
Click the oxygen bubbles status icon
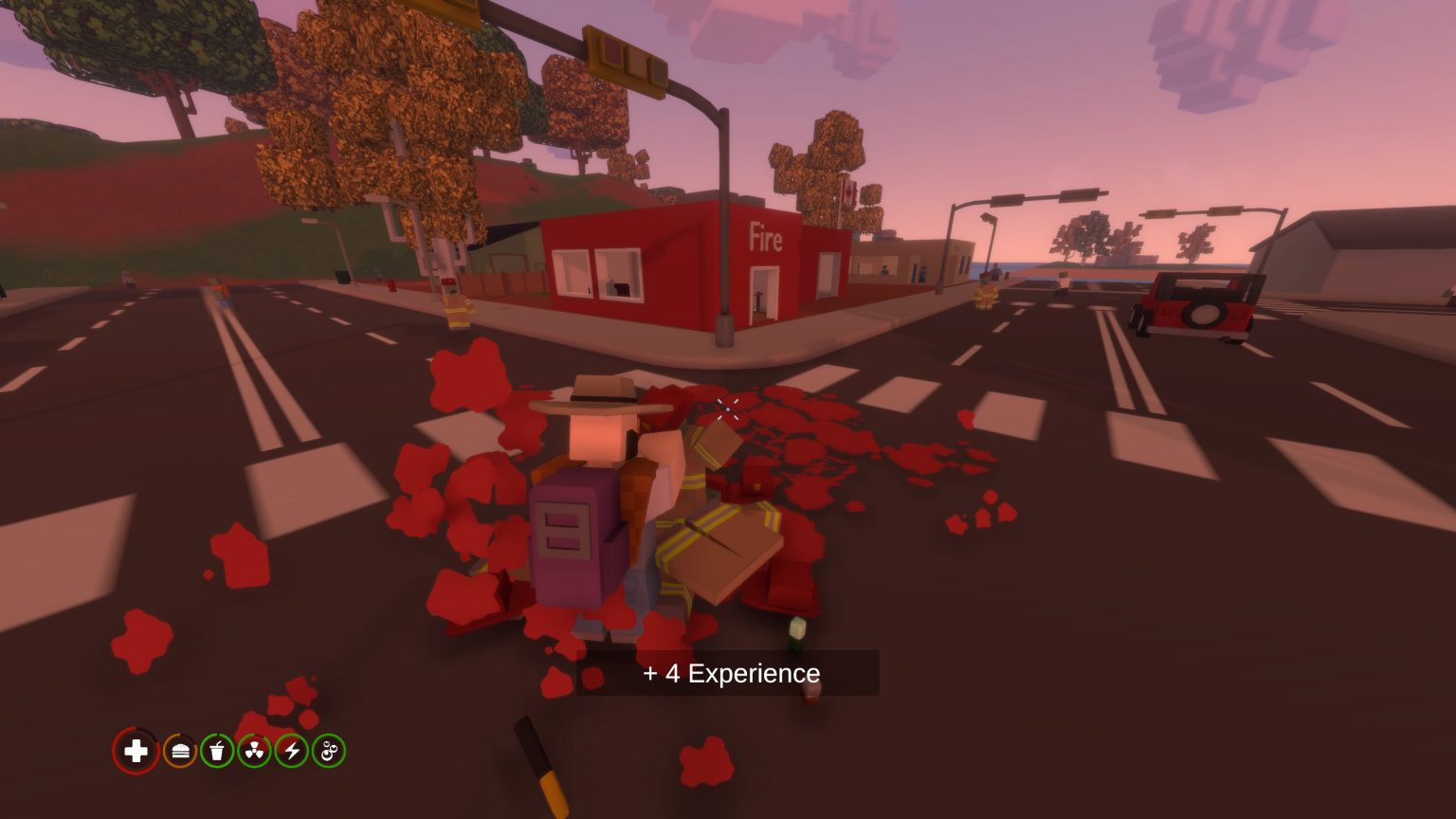pos(327,751)
